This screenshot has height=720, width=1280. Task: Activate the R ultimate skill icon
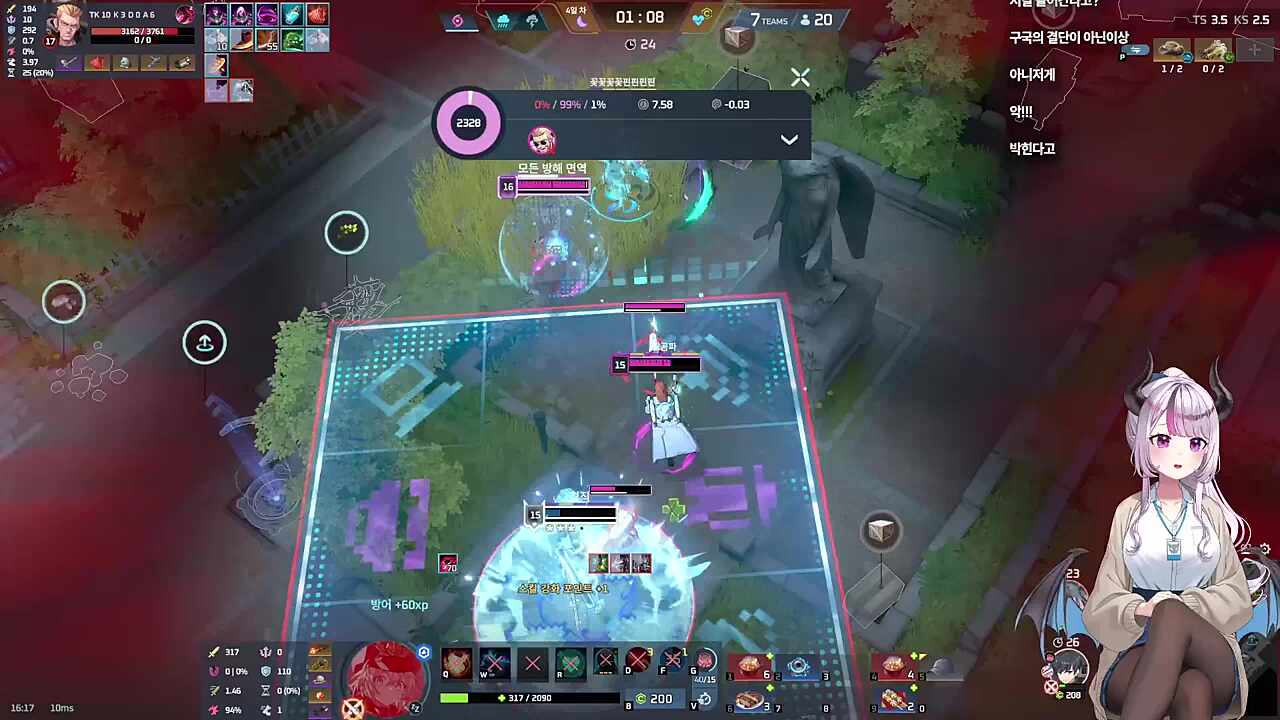pyautogui.click(x=569, y=662)
